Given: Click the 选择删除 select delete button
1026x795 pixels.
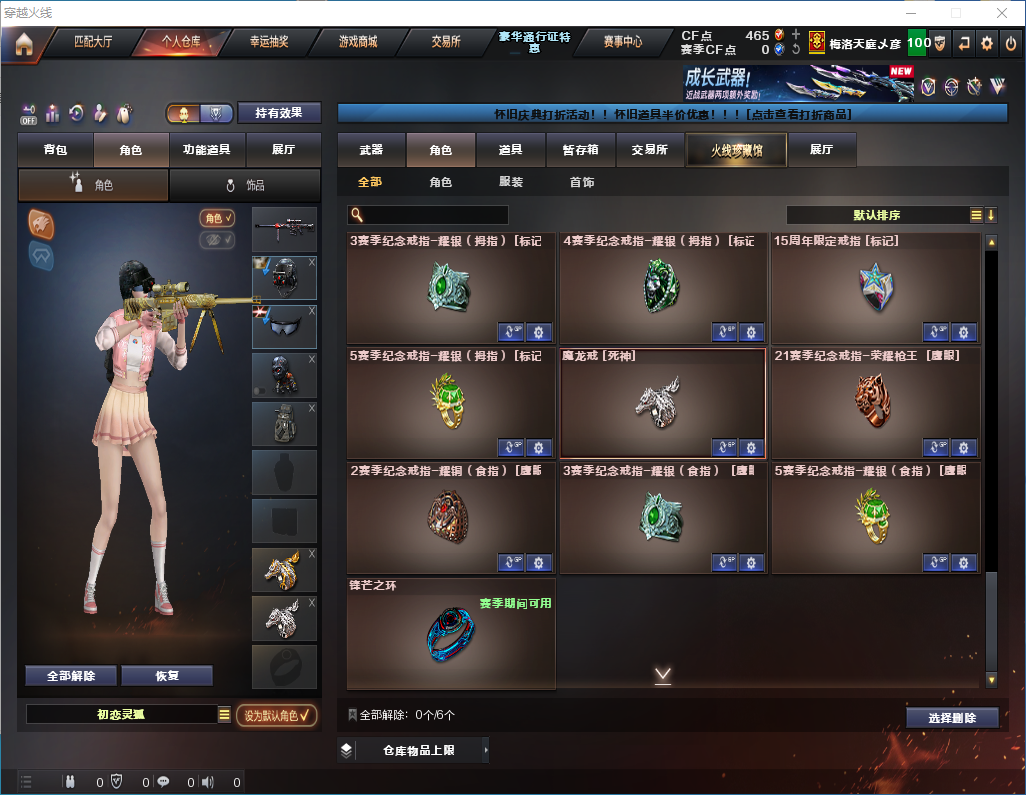Looking at the screenshot, I should point(951,718).
